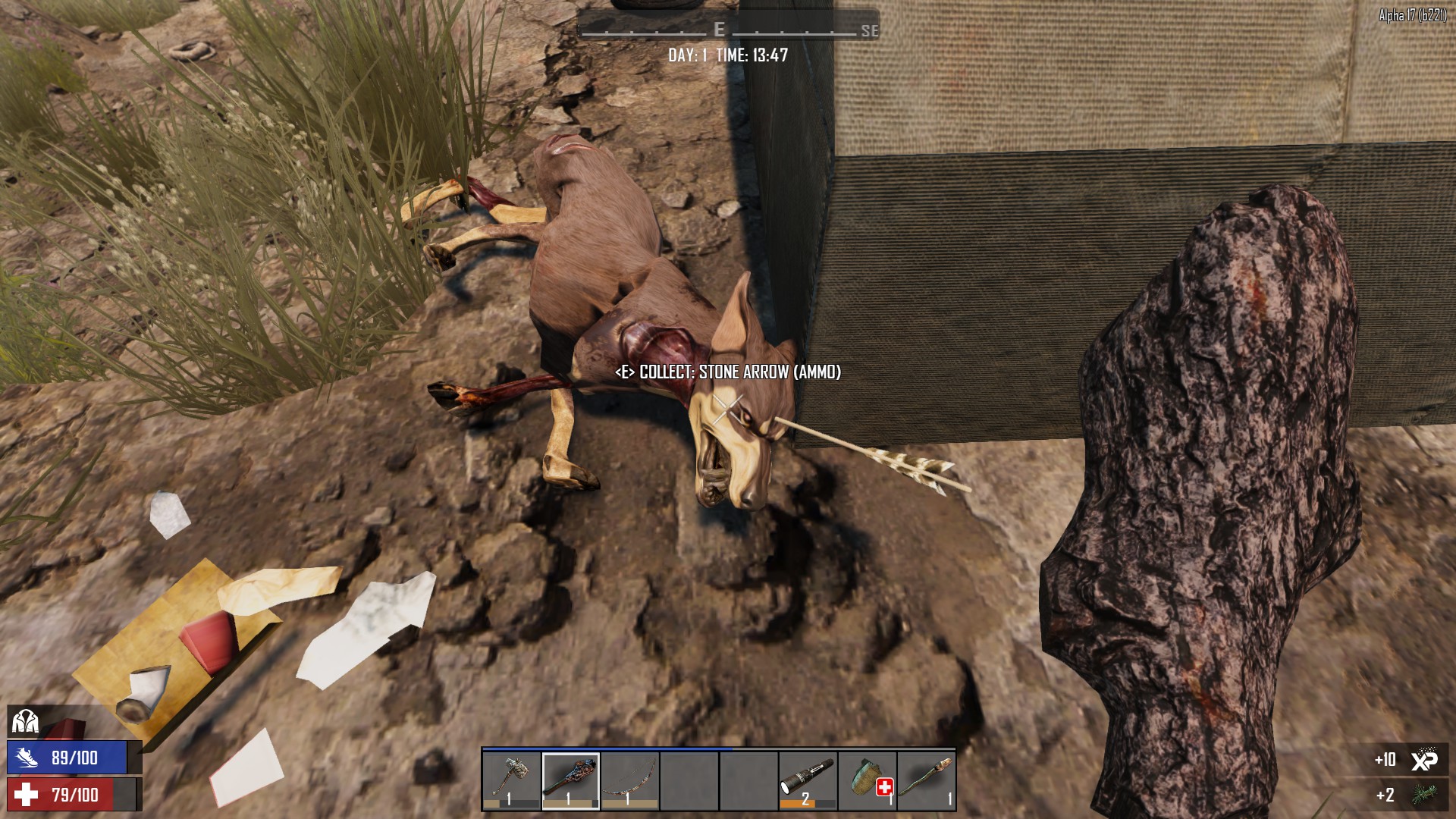The height and width of the screenshot is (819, 1456).
Task: Click the jacket status icon
Action: point(25,721)
